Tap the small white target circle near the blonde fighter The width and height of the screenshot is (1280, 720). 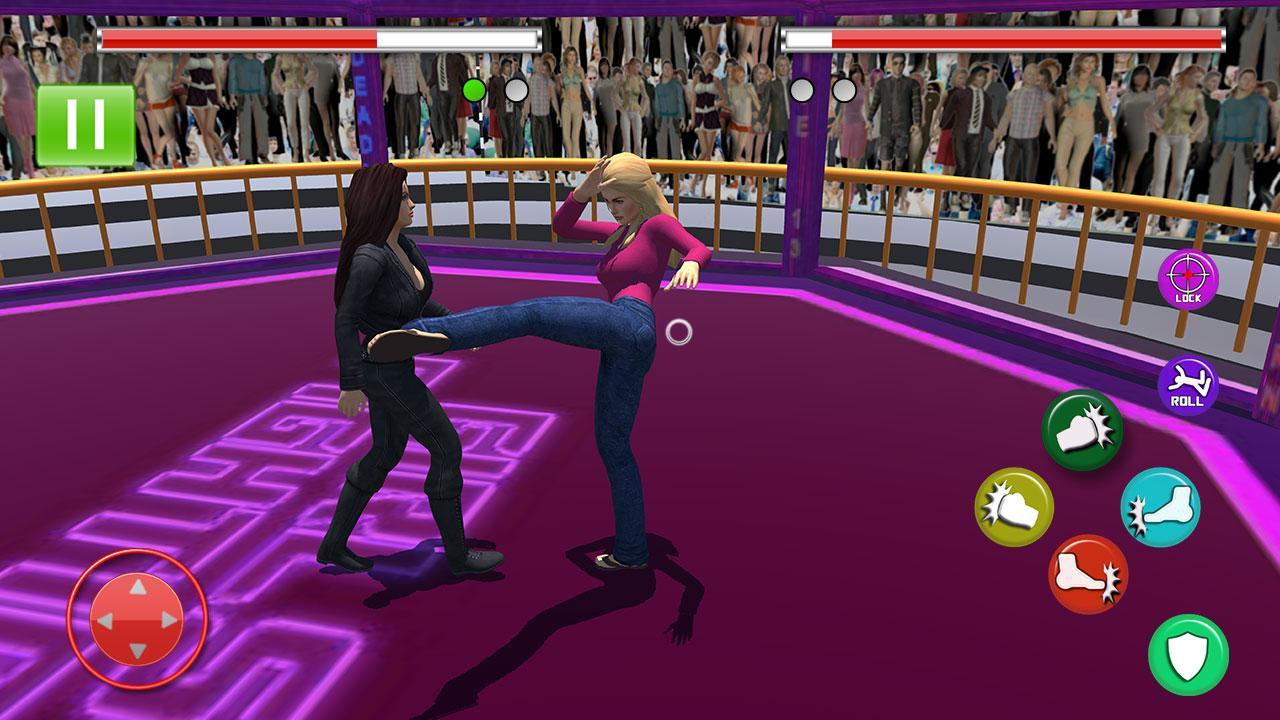681,330
